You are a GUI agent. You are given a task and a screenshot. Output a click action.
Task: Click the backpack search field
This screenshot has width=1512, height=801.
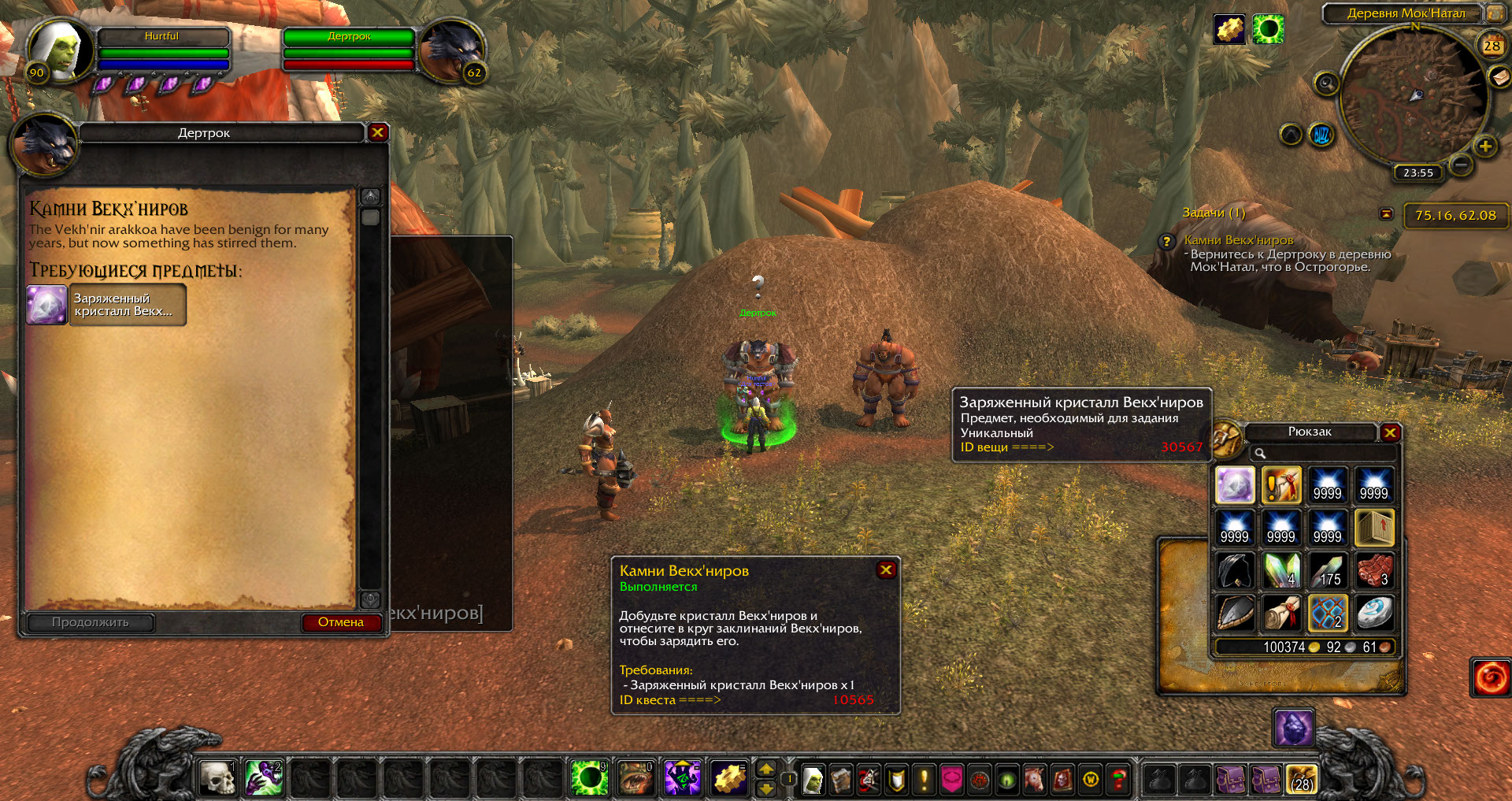tap(1323, 453)
